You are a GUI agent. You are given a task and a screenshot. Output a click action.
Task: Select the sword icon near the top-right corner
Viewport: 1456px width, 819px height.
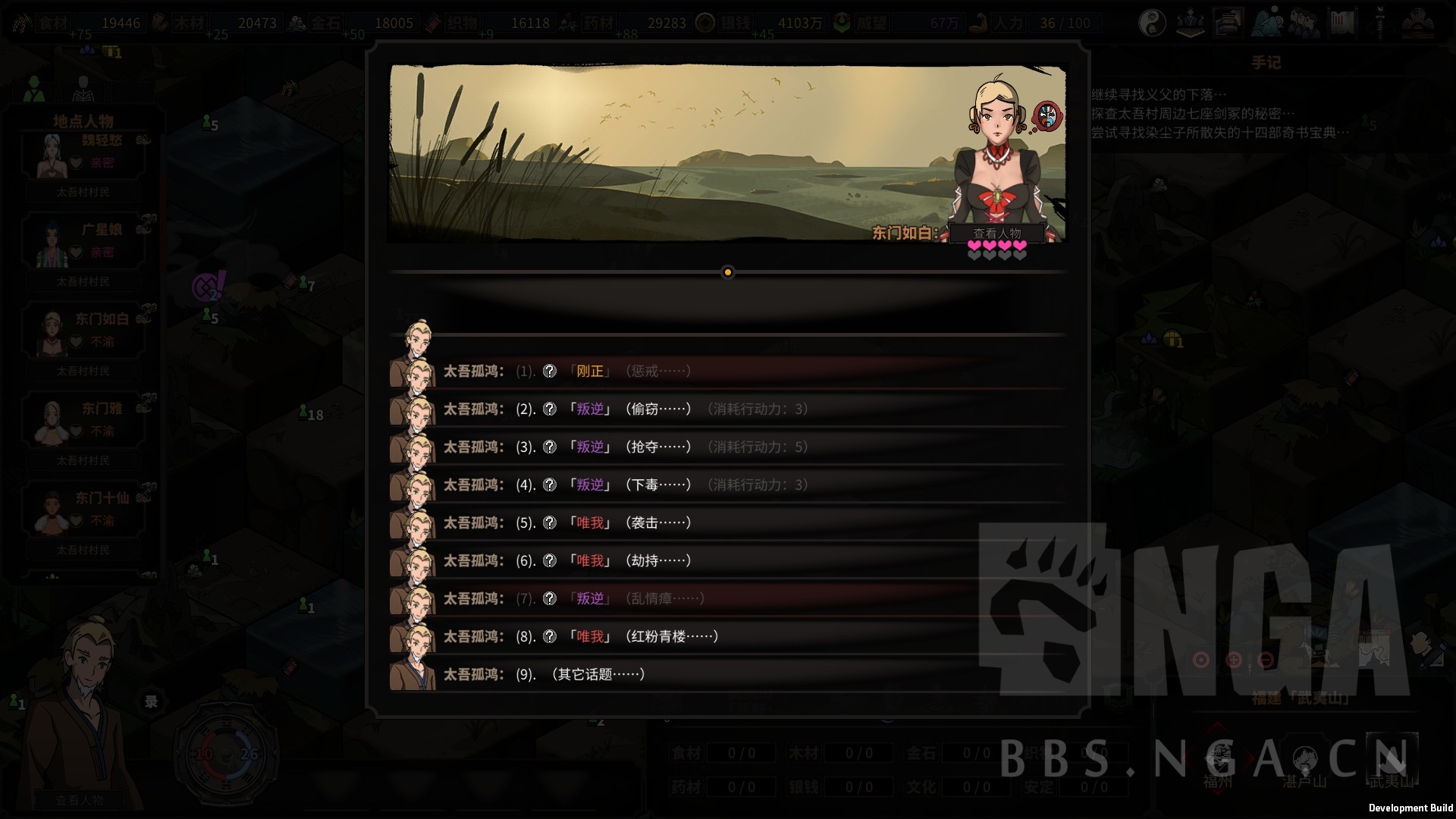pyautogui.click(x=1379, y=21)
